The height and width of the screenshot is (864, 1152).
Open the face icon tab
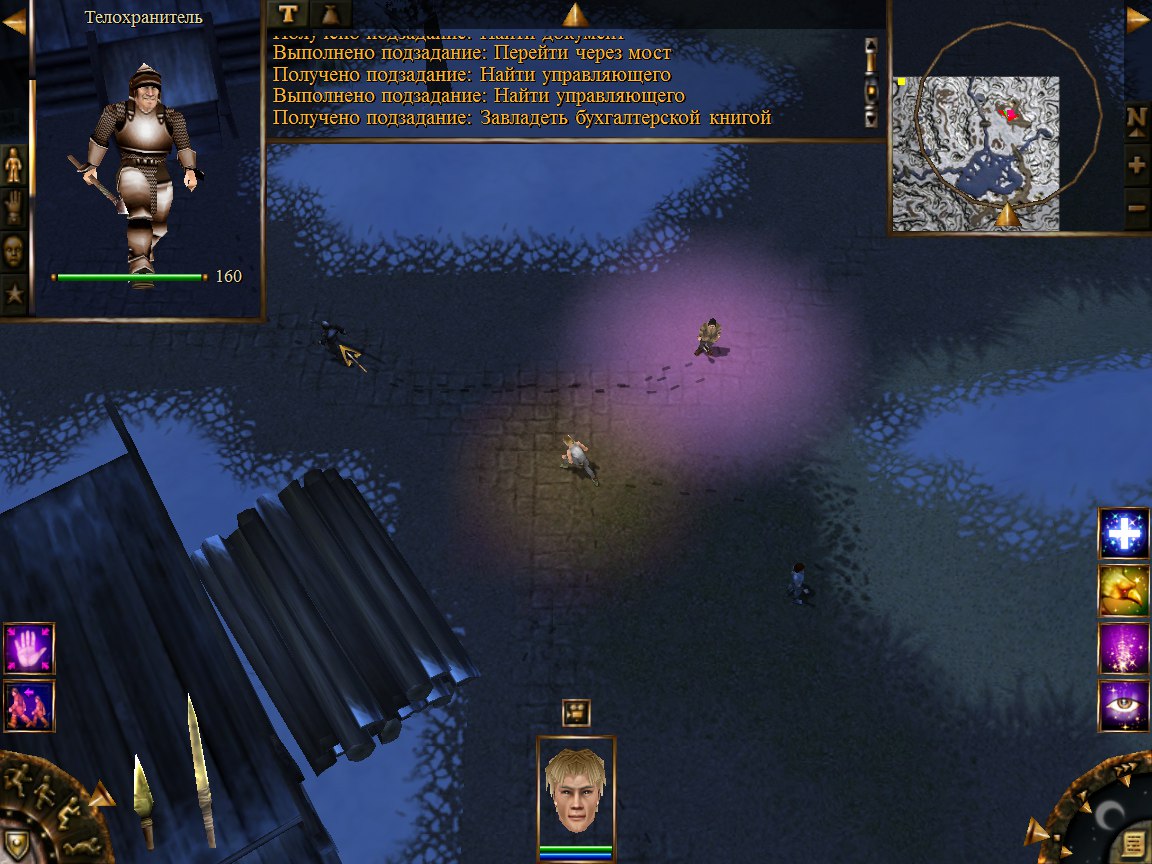tap(14, 250)
